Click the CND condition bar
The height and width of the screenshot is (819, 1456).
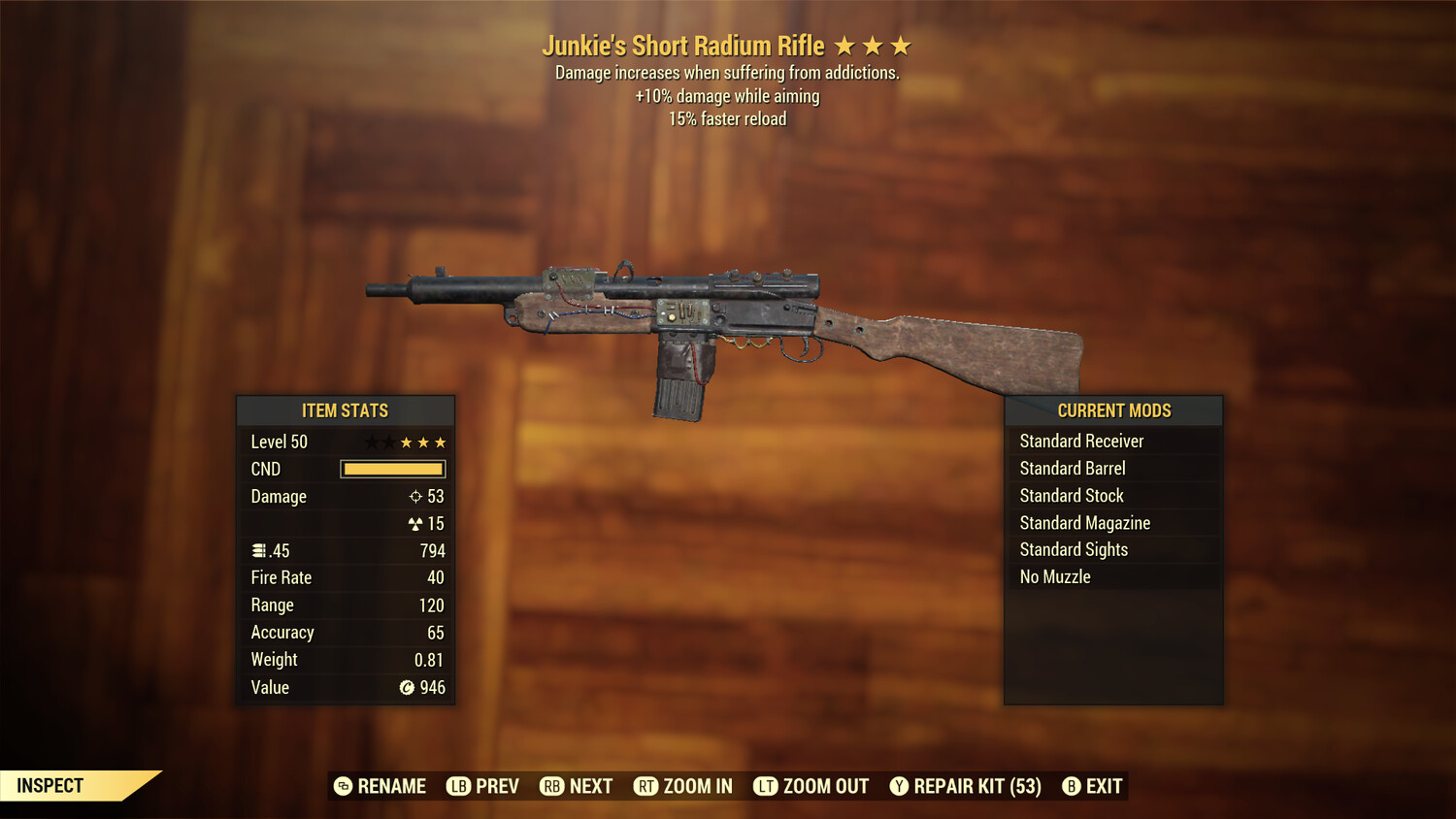tap(392, 469)
